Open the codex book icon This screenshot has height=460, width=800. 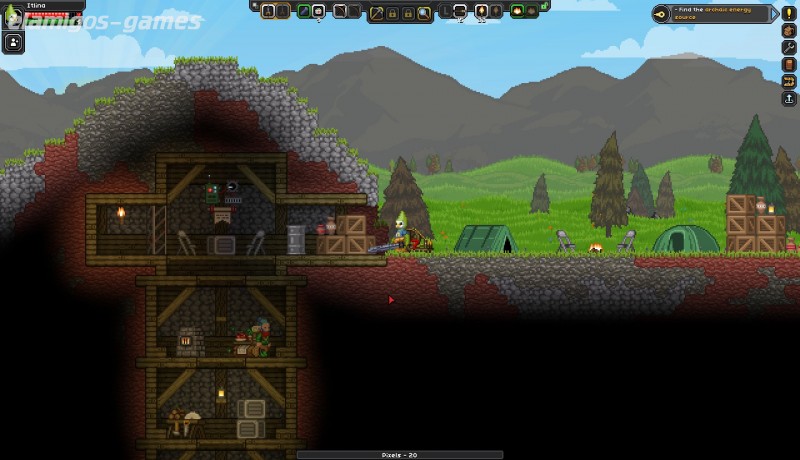(x=789, y=65)
